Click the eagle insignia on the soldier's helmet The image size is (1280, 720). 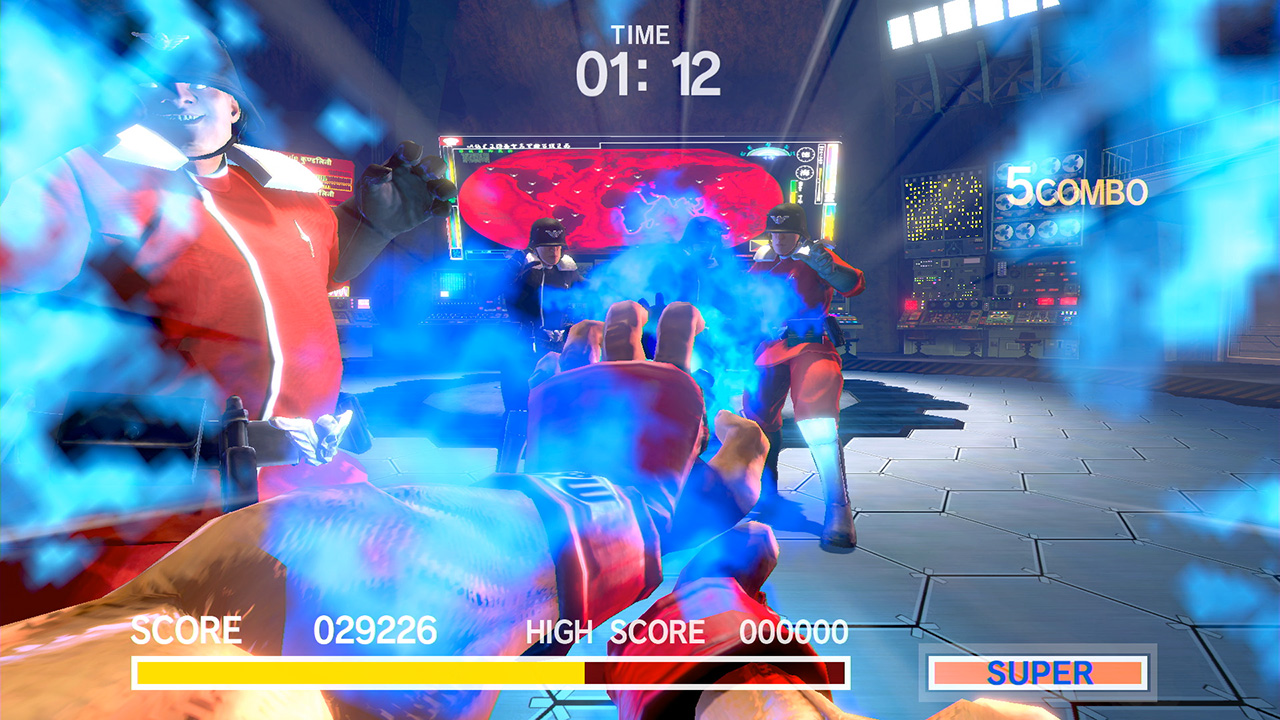pyautogui.click(x=552, y=232)
